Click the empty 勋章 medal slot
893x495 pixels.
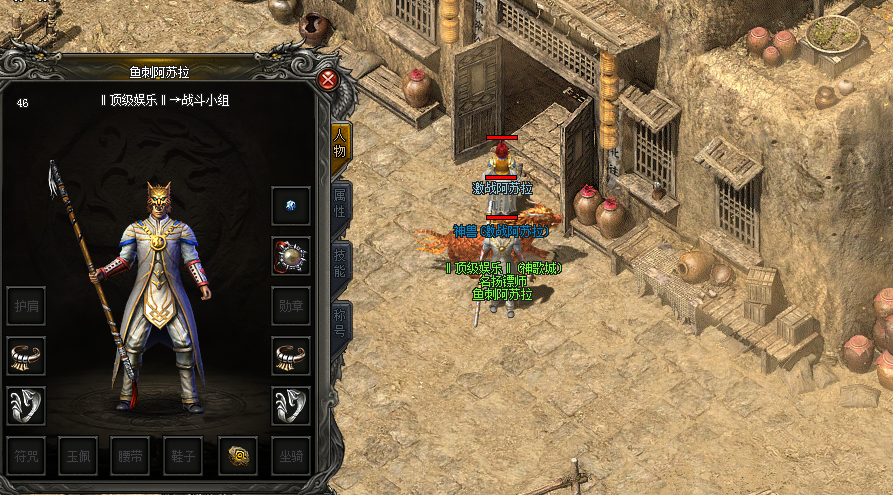pos(291,306)
